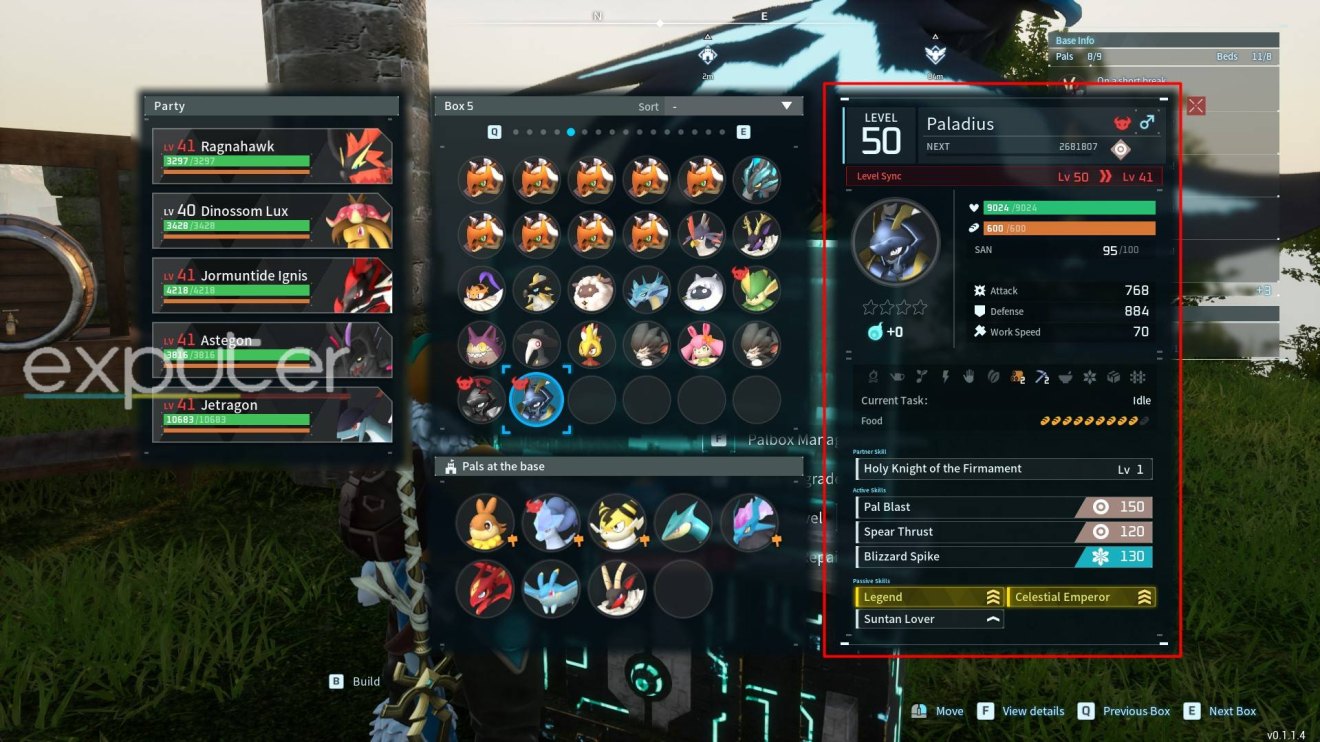Viewport: 1320px width, 742px height.
Task: Click the Mining pickaxe suitability icon
Action: [x=1041, y=376]
